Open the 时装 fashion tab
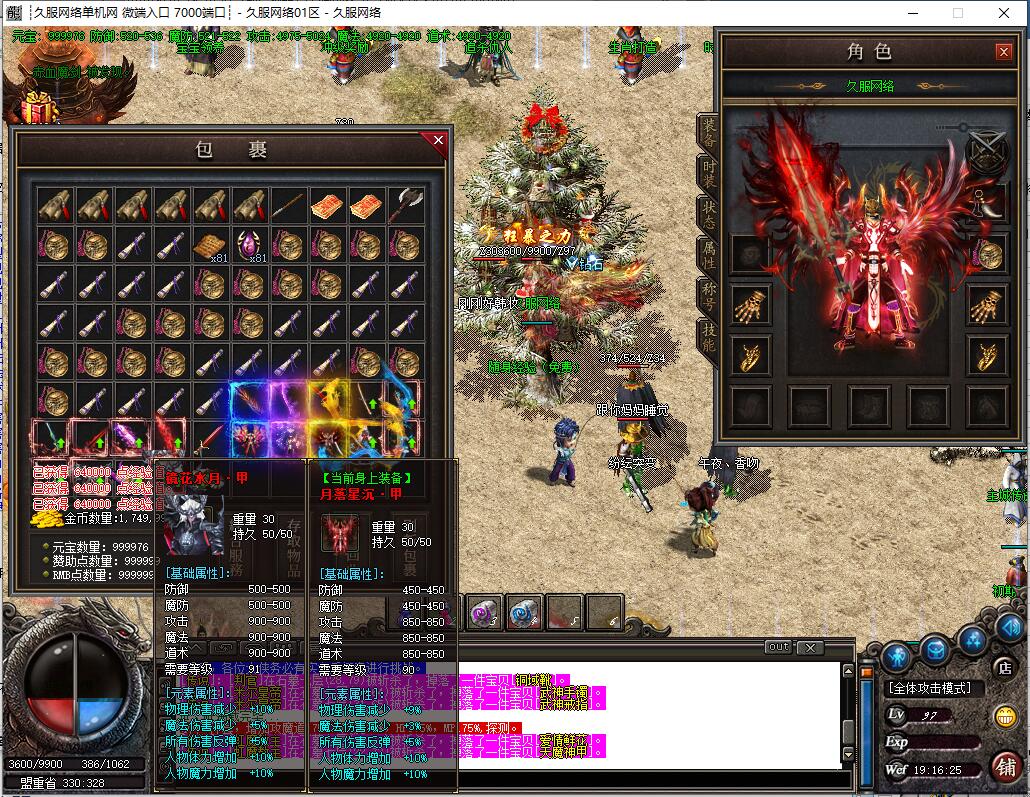 [x=708, y=172]
